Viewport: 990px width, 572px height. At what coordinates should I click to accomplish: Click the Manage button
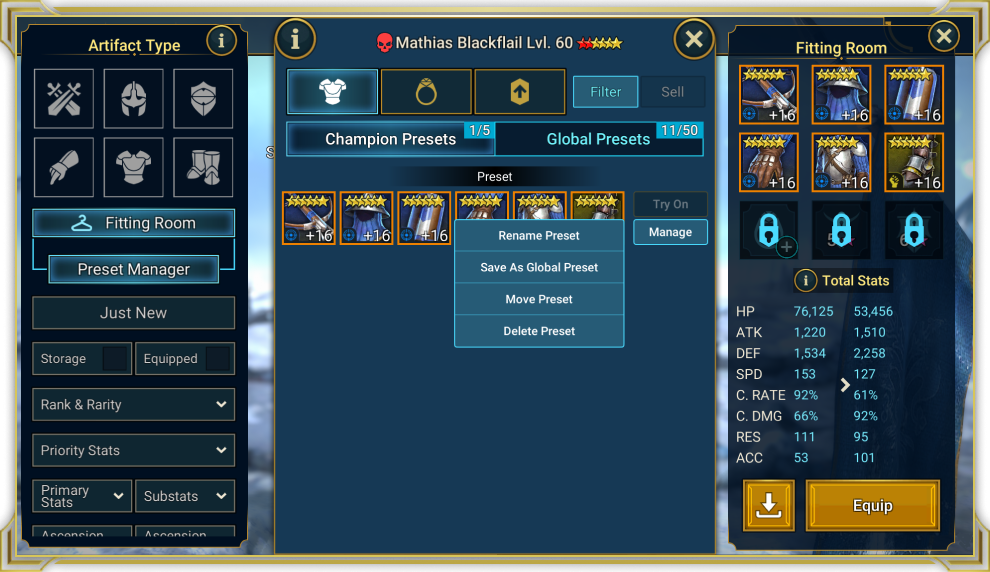670,232
